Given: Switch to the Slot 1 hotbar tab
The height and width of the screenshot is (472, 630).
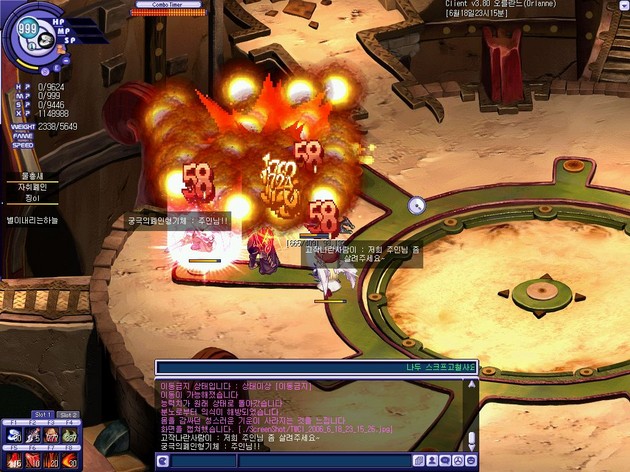Looking at the screenshot, I should point(43,414).
